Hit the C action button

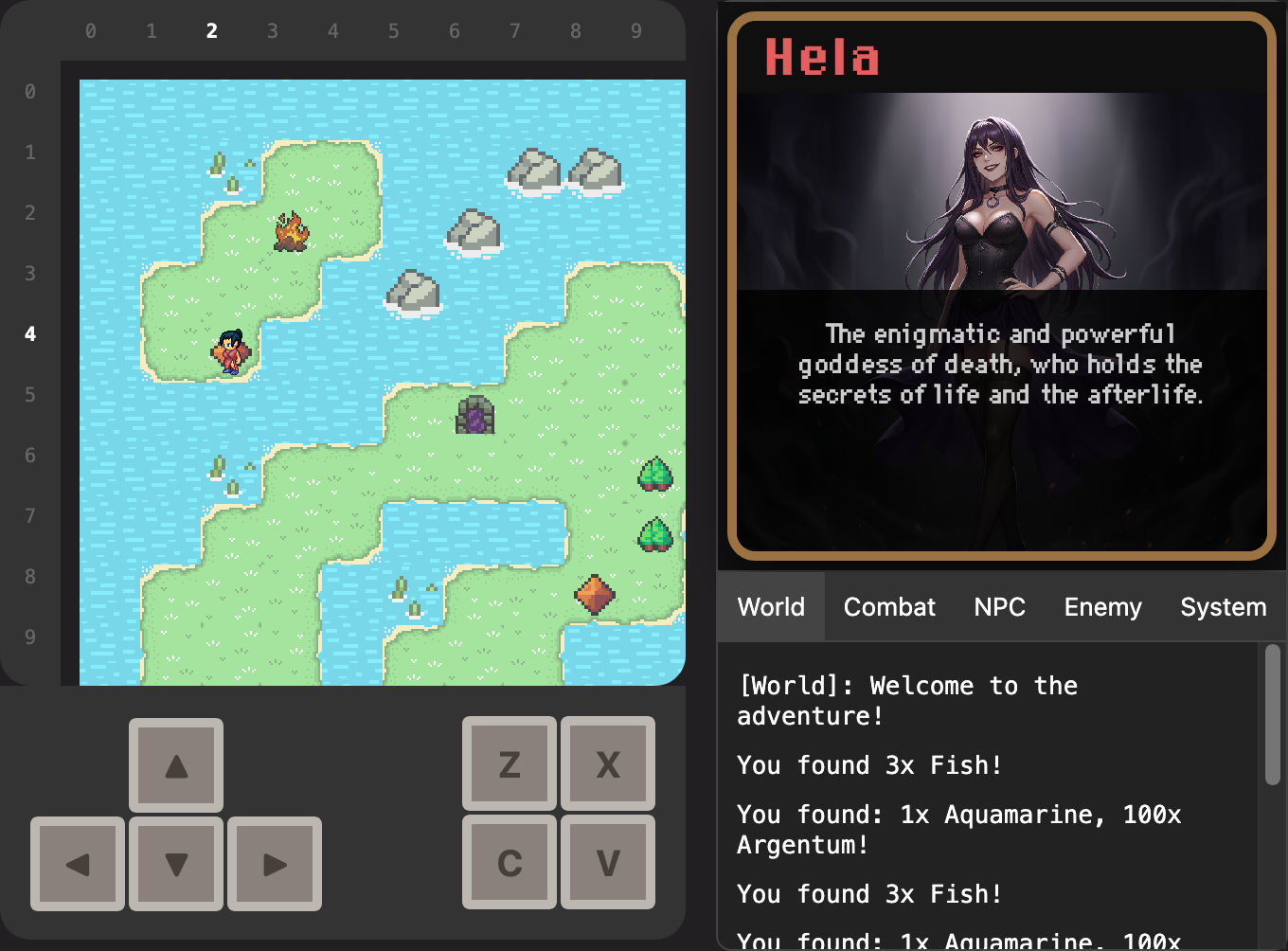510,862
